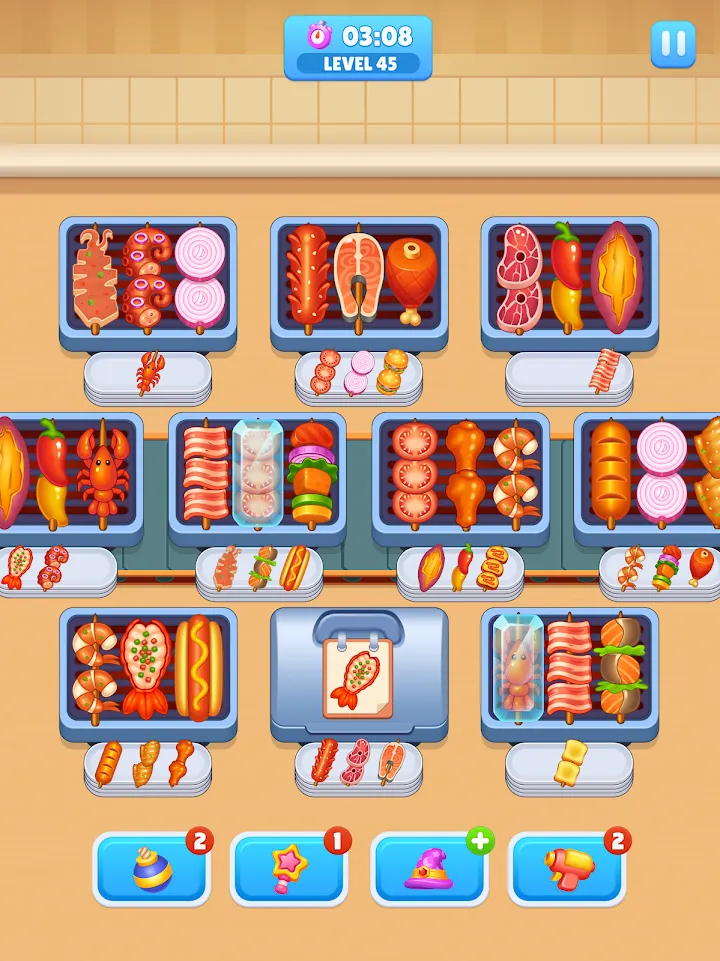Use the star magic wand booster

(290, 868)
